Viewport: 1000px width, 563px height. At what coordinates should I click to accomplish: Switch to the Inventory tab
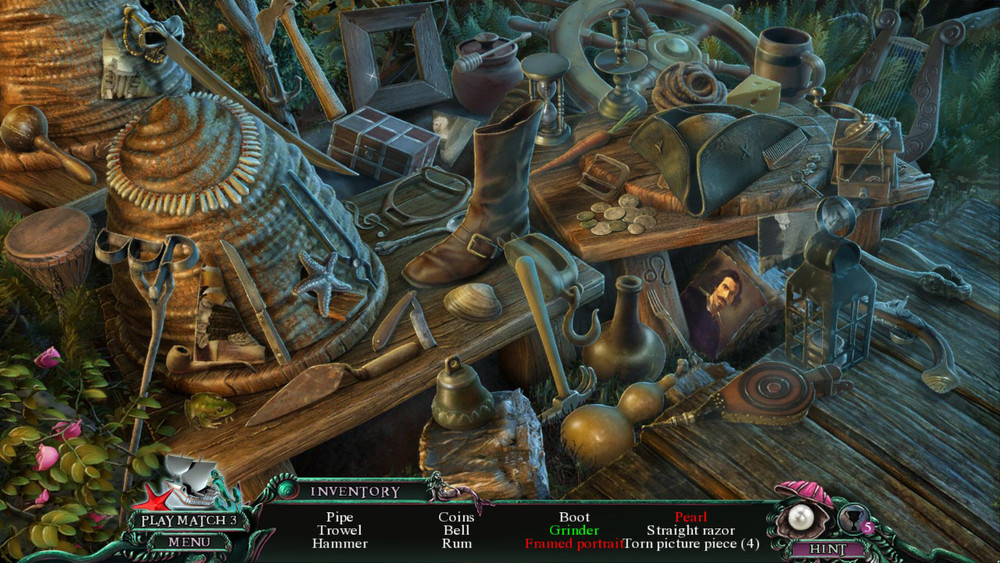click(x=354, y=491)
